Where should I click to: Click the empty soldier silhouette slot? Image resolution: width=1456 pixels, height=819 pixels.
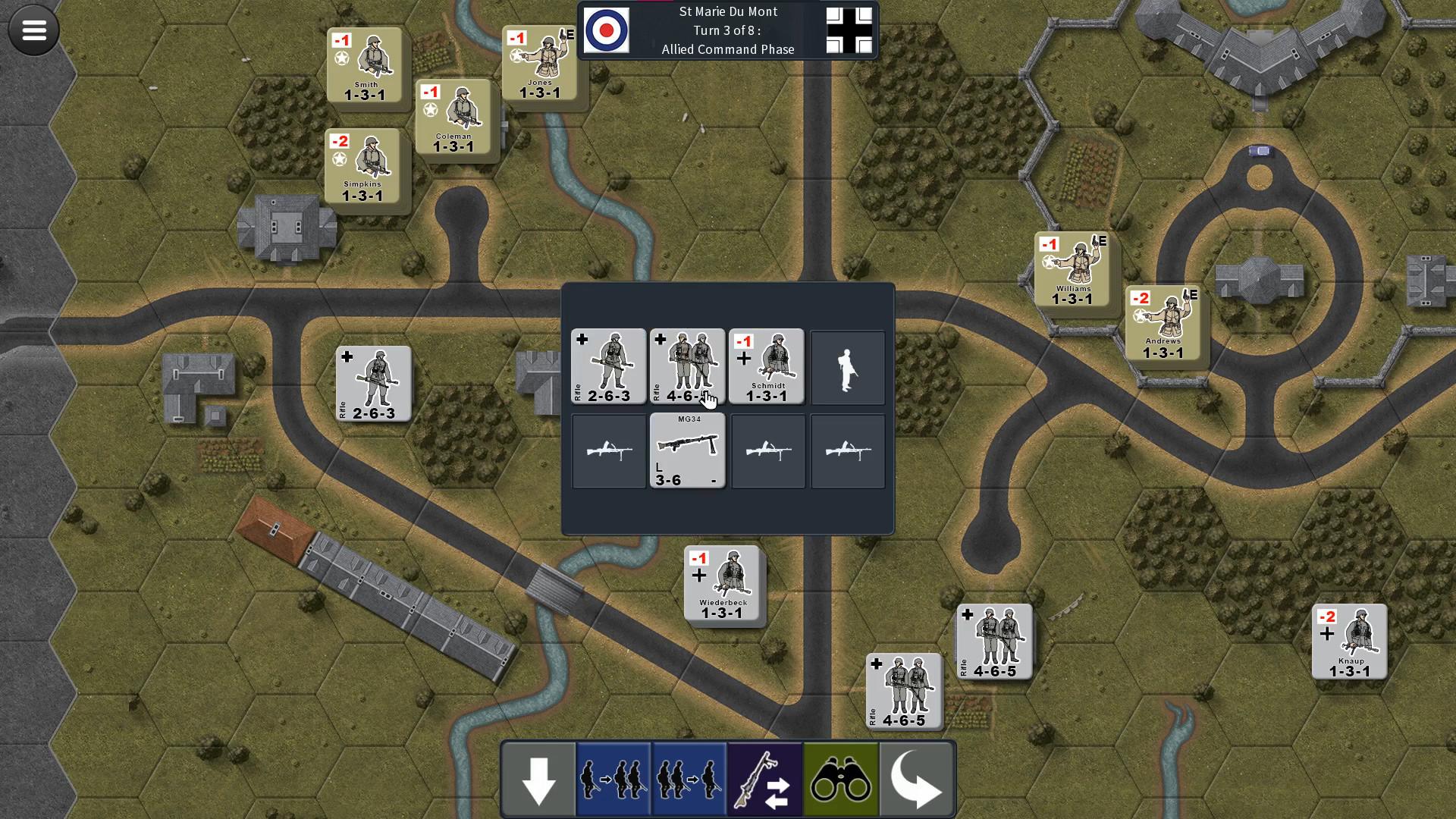point(848,367)
